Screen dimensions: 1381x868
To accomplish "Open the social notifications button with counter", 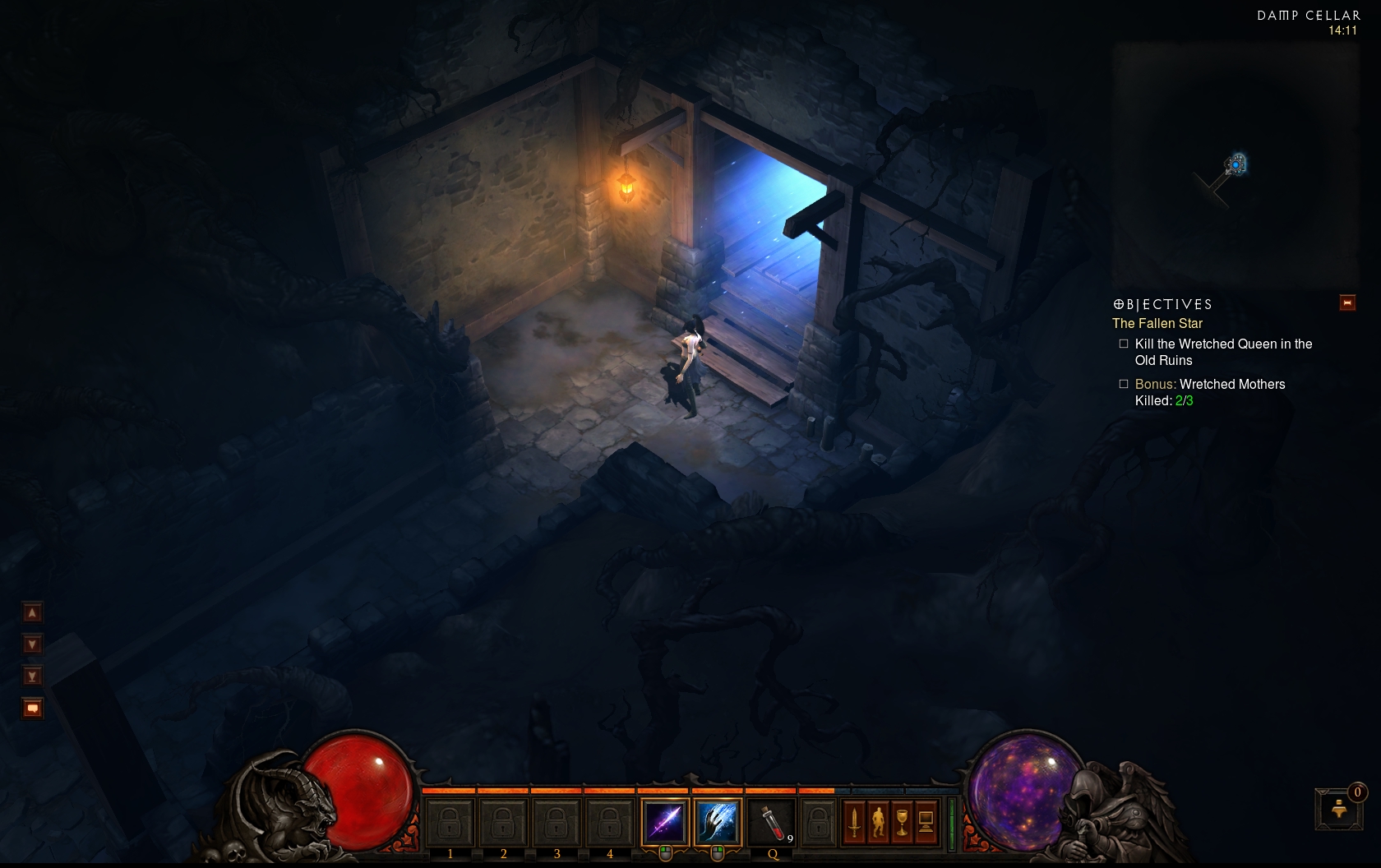I will coord(1339,809).
